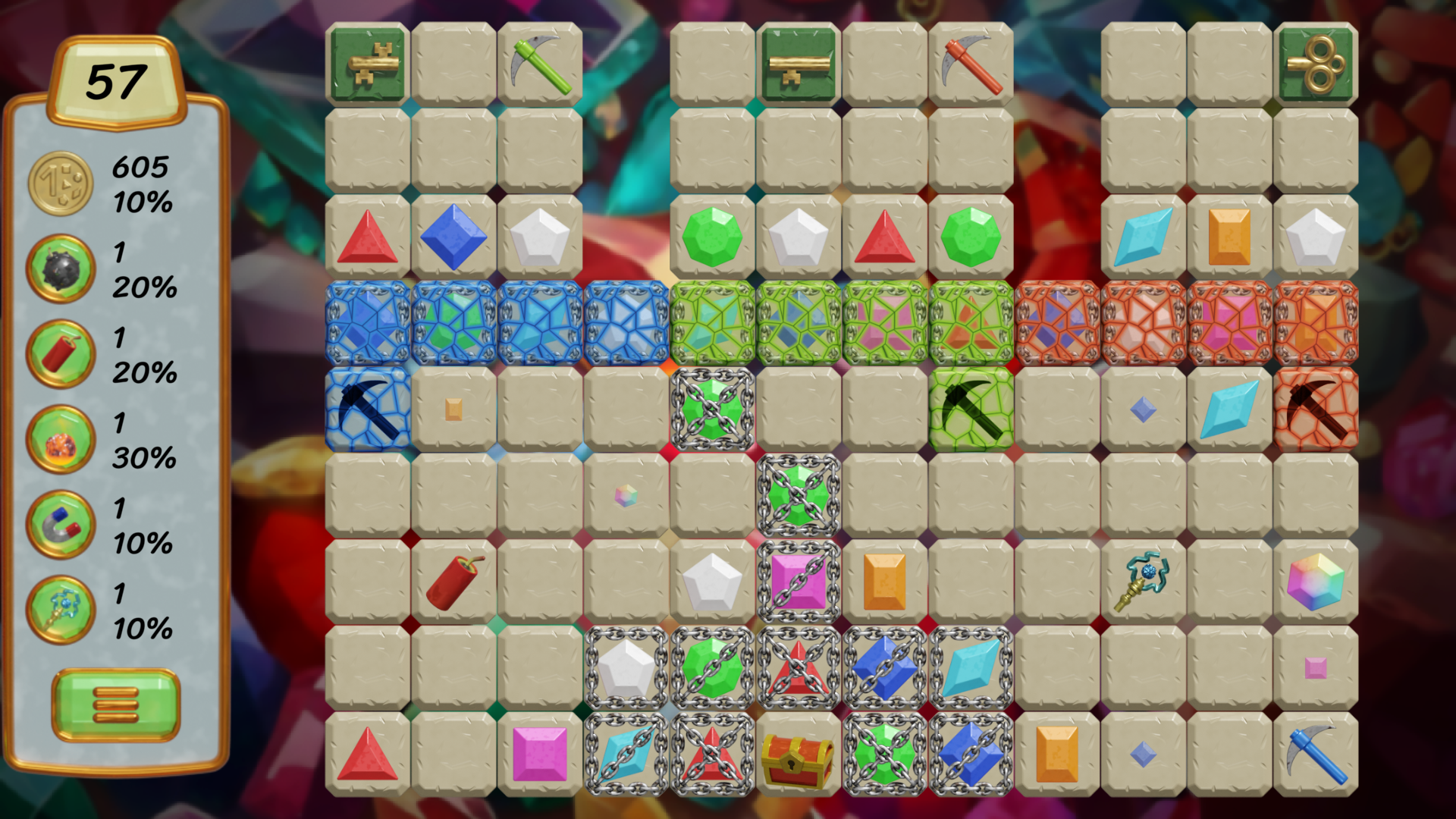Select the pickaxe trapped in the blue frozen tile
Screen dimensions: 1456x819
367,409
